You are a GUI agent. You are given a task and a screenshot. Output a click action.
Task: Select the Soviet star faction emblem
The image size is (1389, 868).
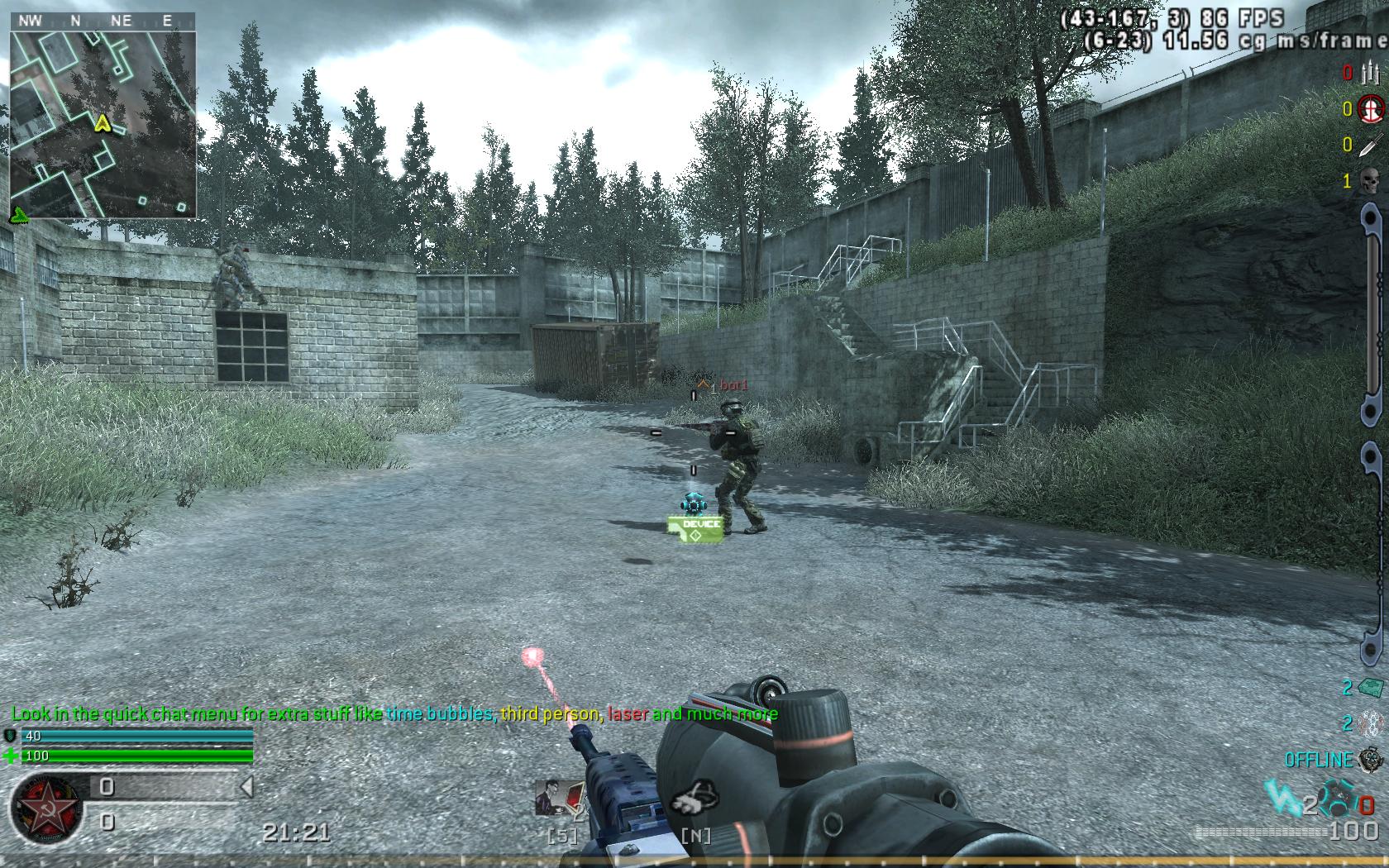coord(46,808)
